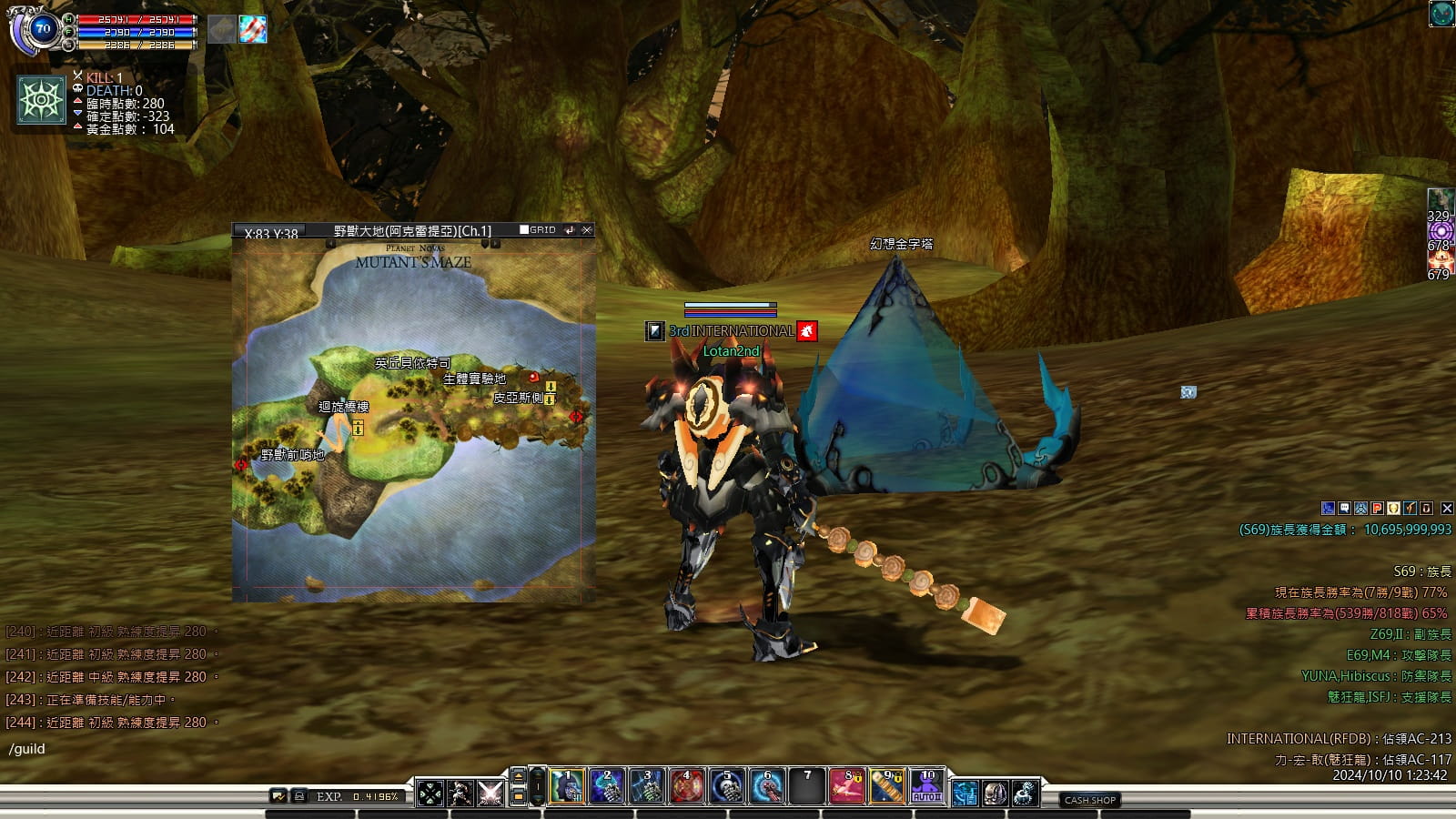Use the red swirl skill in slot 4

[687, 787]
